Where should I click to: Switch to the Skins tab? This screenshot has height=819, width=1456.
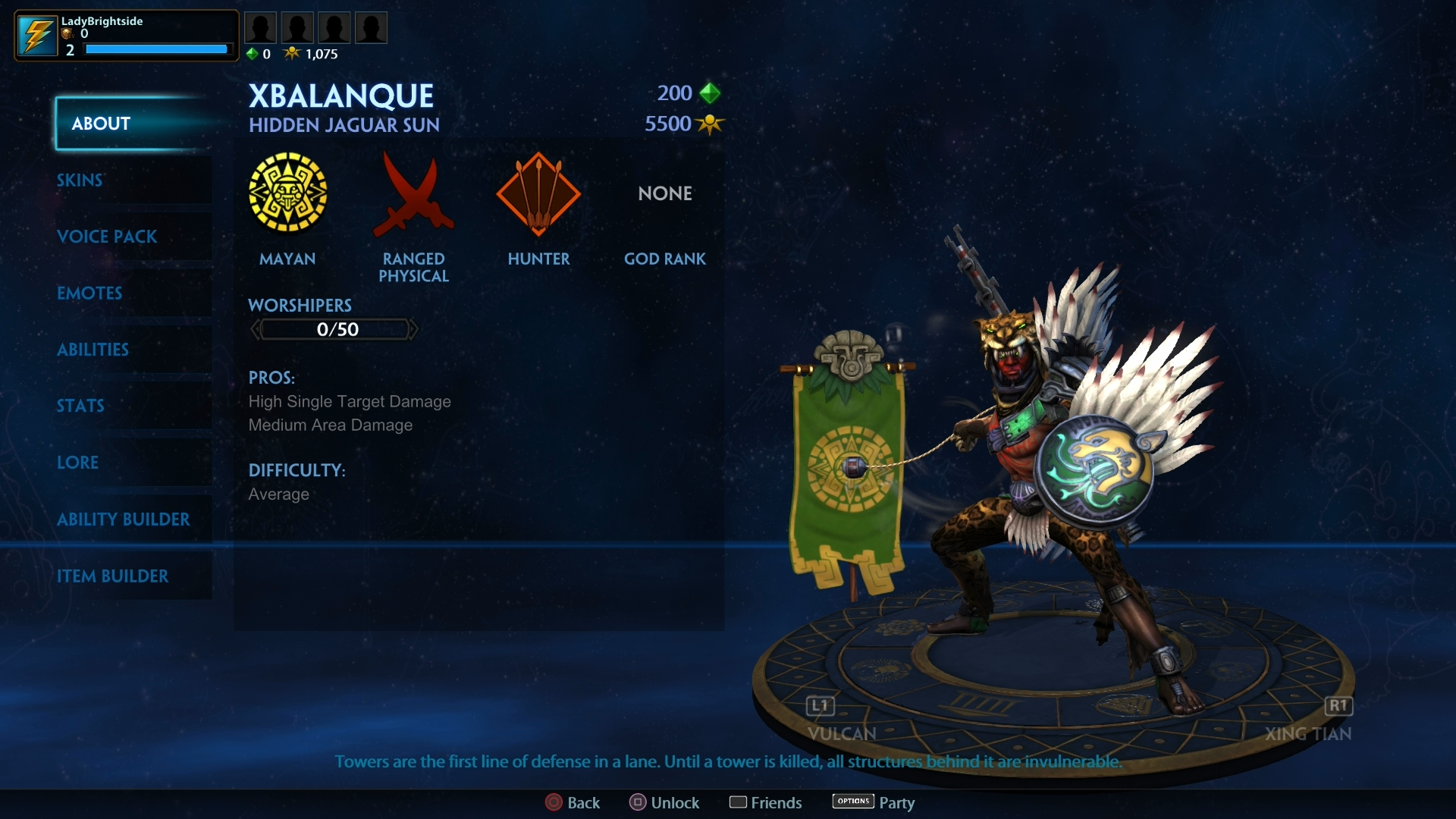pos(80,180)
